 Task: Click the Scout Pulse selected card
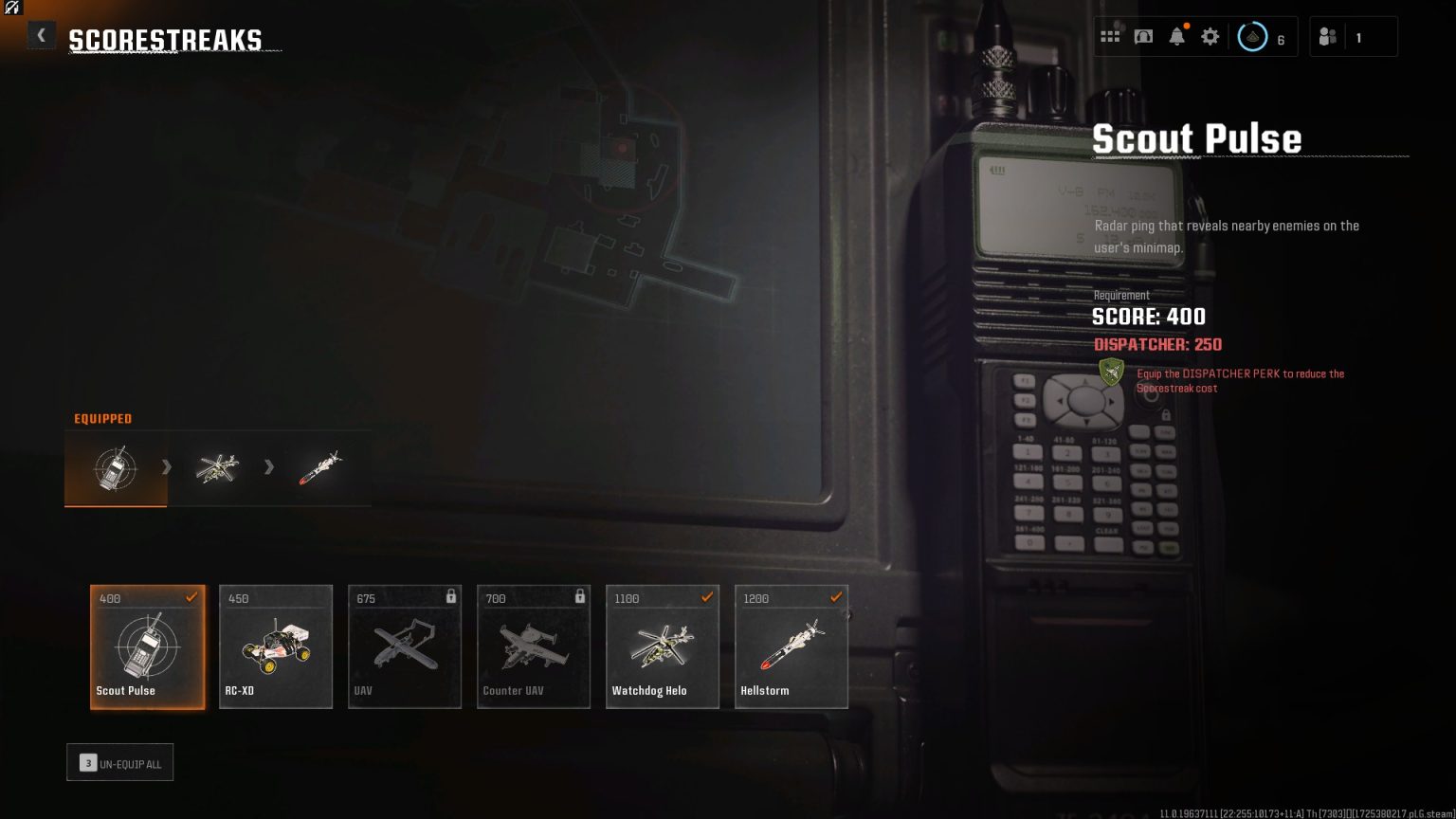(x=147, y=646)
